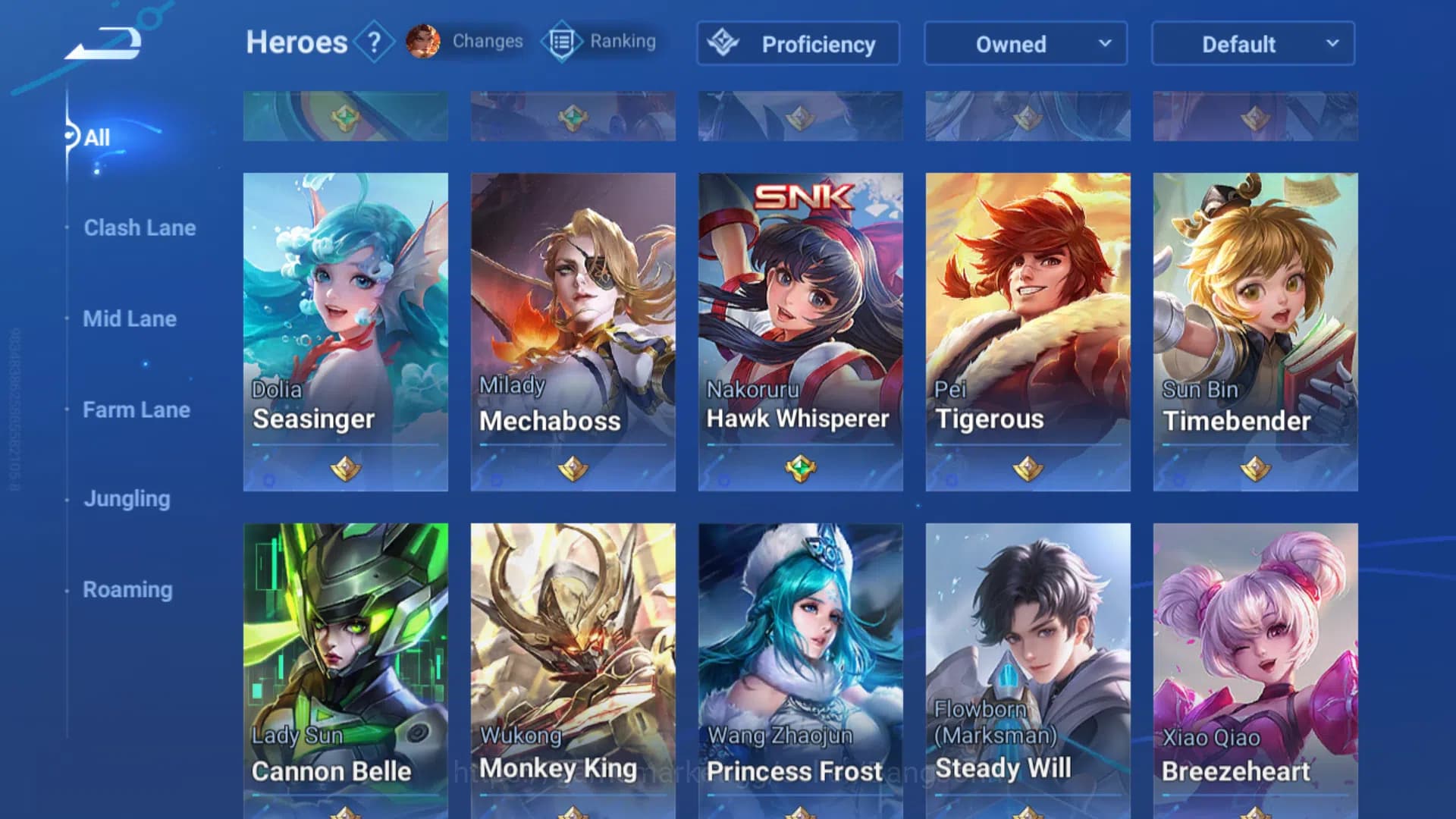Click the Farm Lane label

click(136, 409)
